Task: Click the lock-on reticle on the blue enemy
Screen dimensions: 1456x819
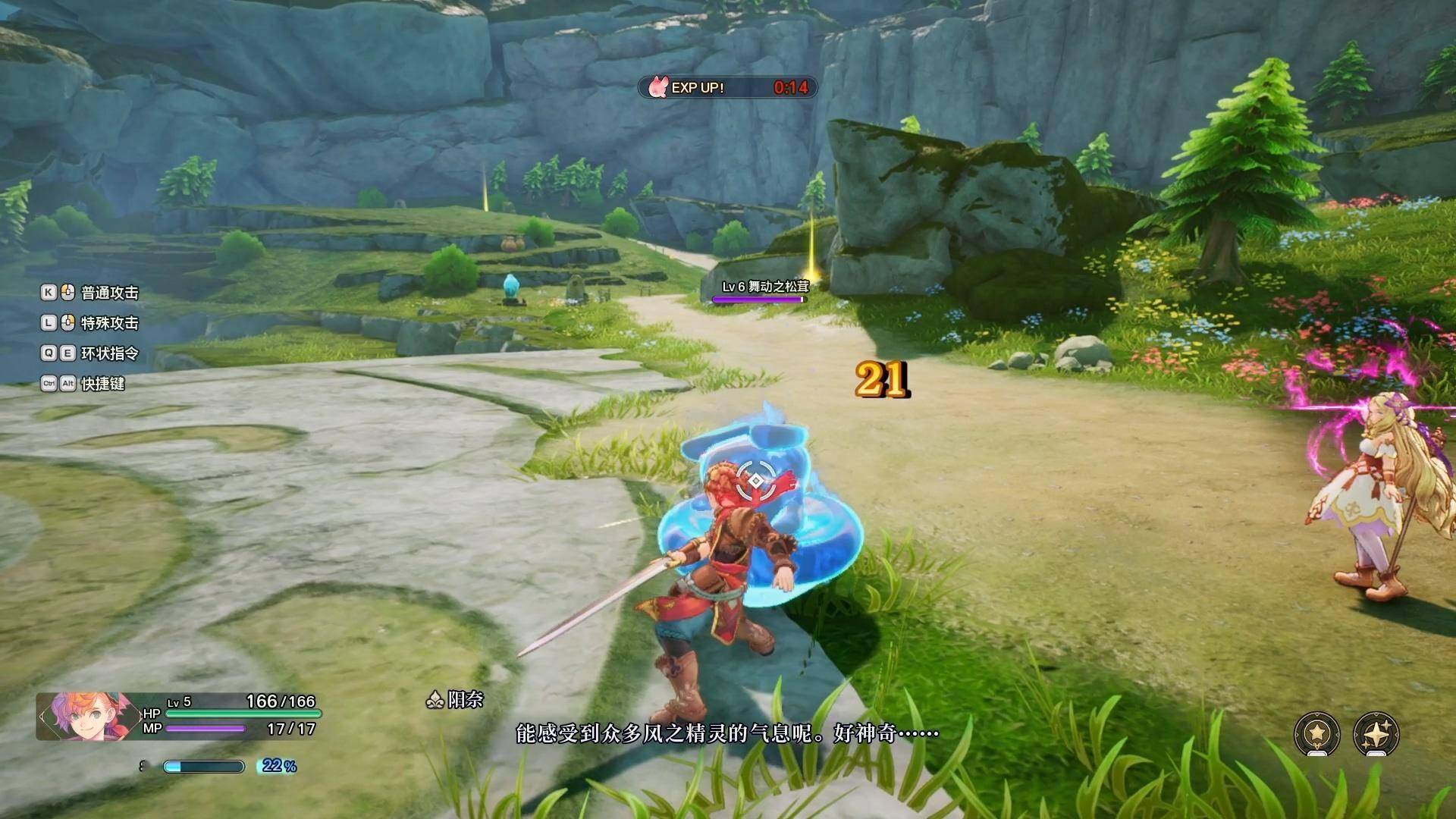Action: pyautogui.click(x=756, y=480)
